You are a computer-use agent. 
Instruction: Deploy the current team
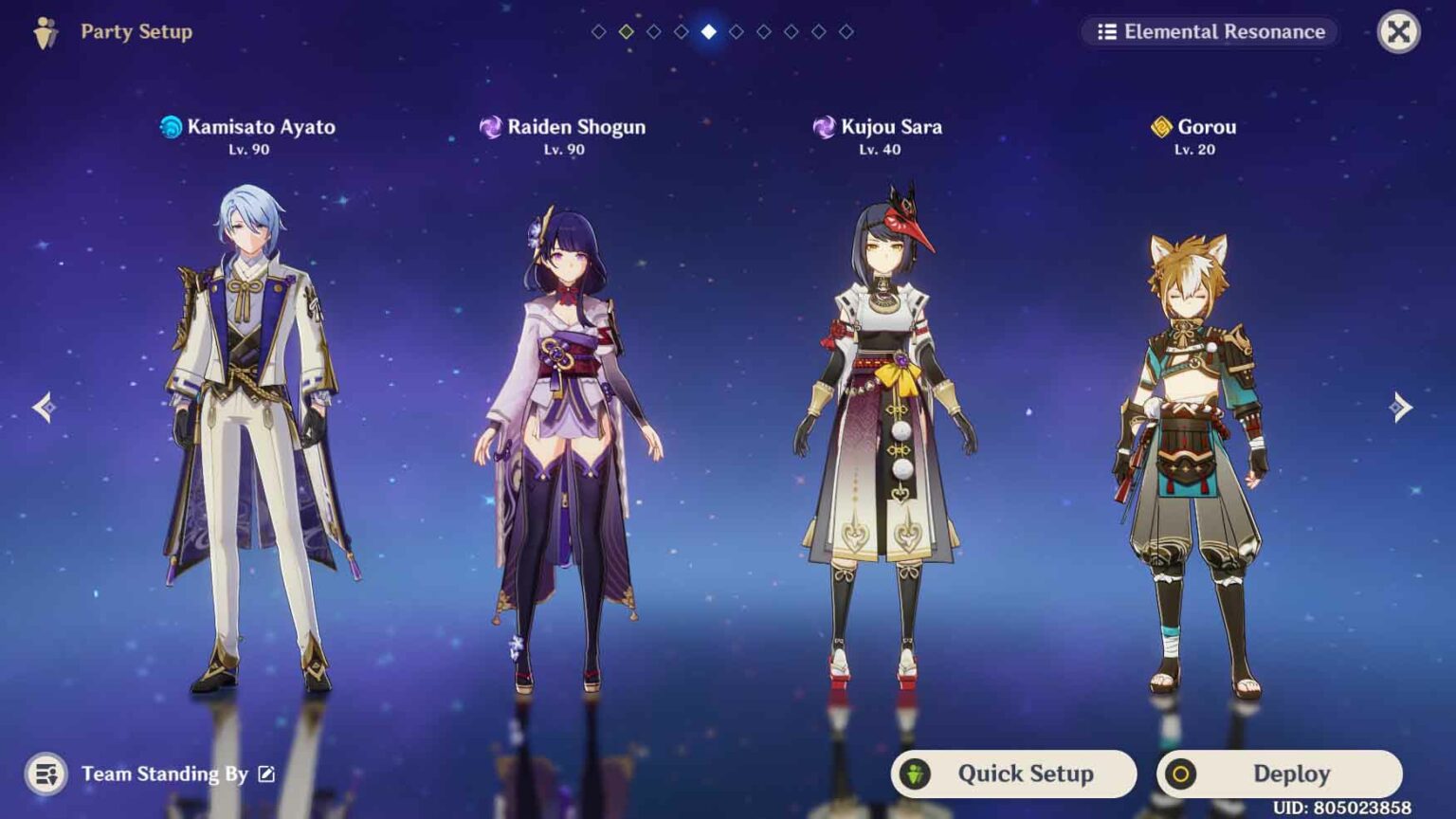tap(1279, 773)
